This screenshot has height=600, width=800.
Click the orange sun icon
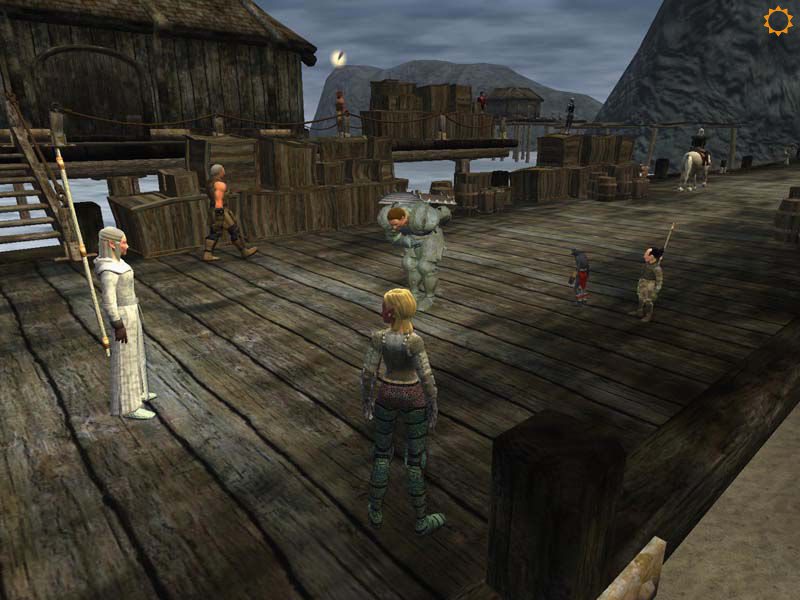pos(777,21)
